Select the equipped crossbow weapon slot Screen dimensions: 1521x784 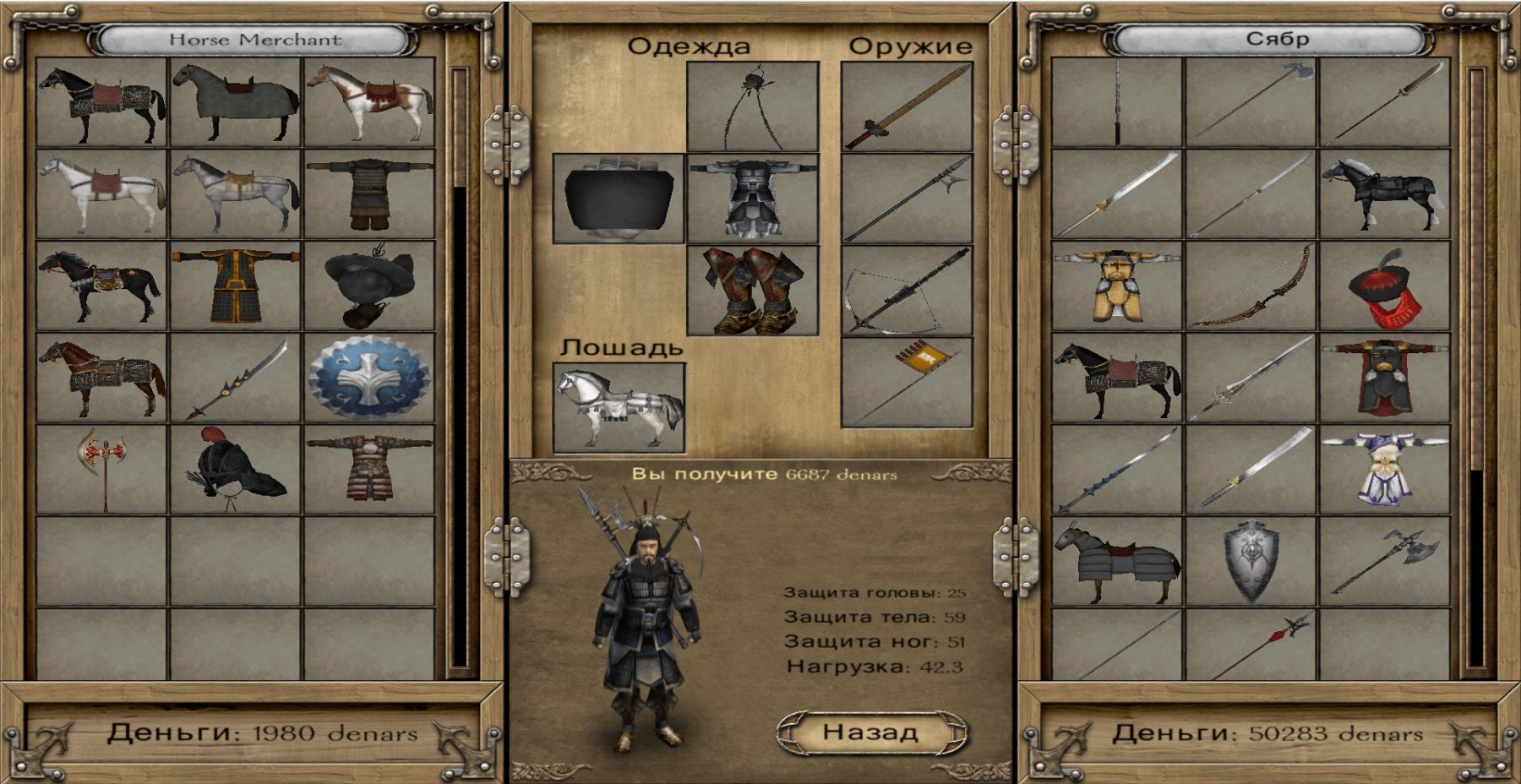[907, 291]
